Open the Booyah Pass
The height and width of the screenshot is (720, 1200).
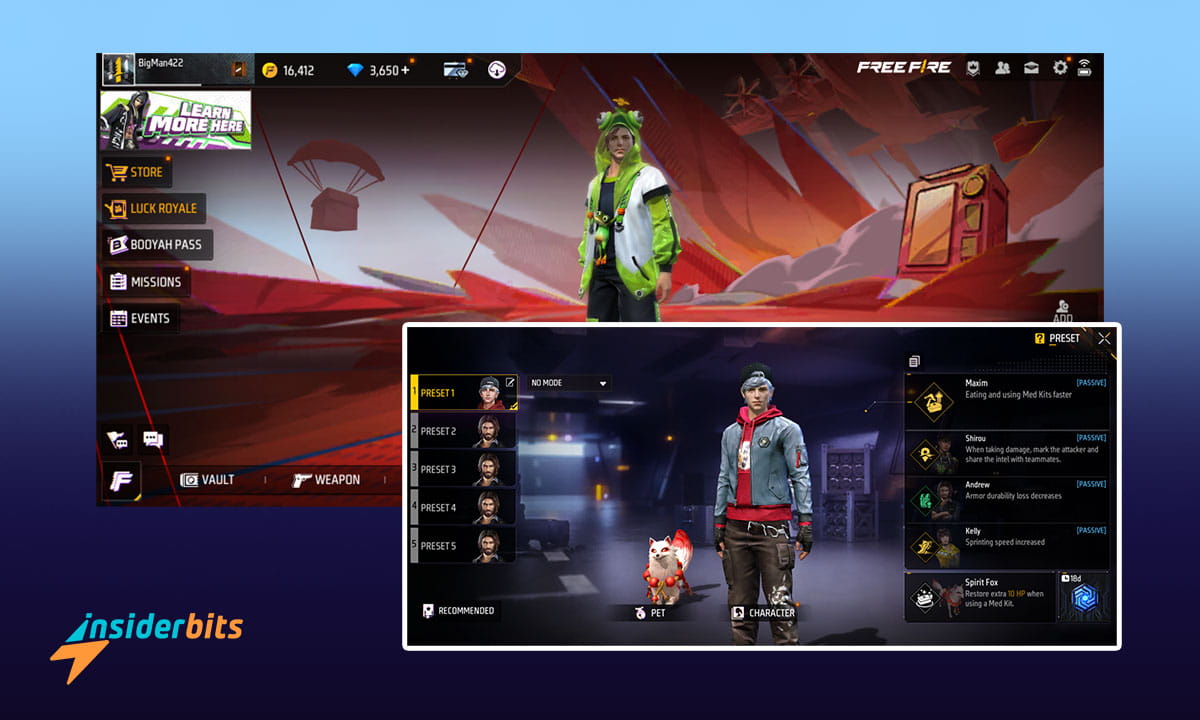(x=156, y=245)
